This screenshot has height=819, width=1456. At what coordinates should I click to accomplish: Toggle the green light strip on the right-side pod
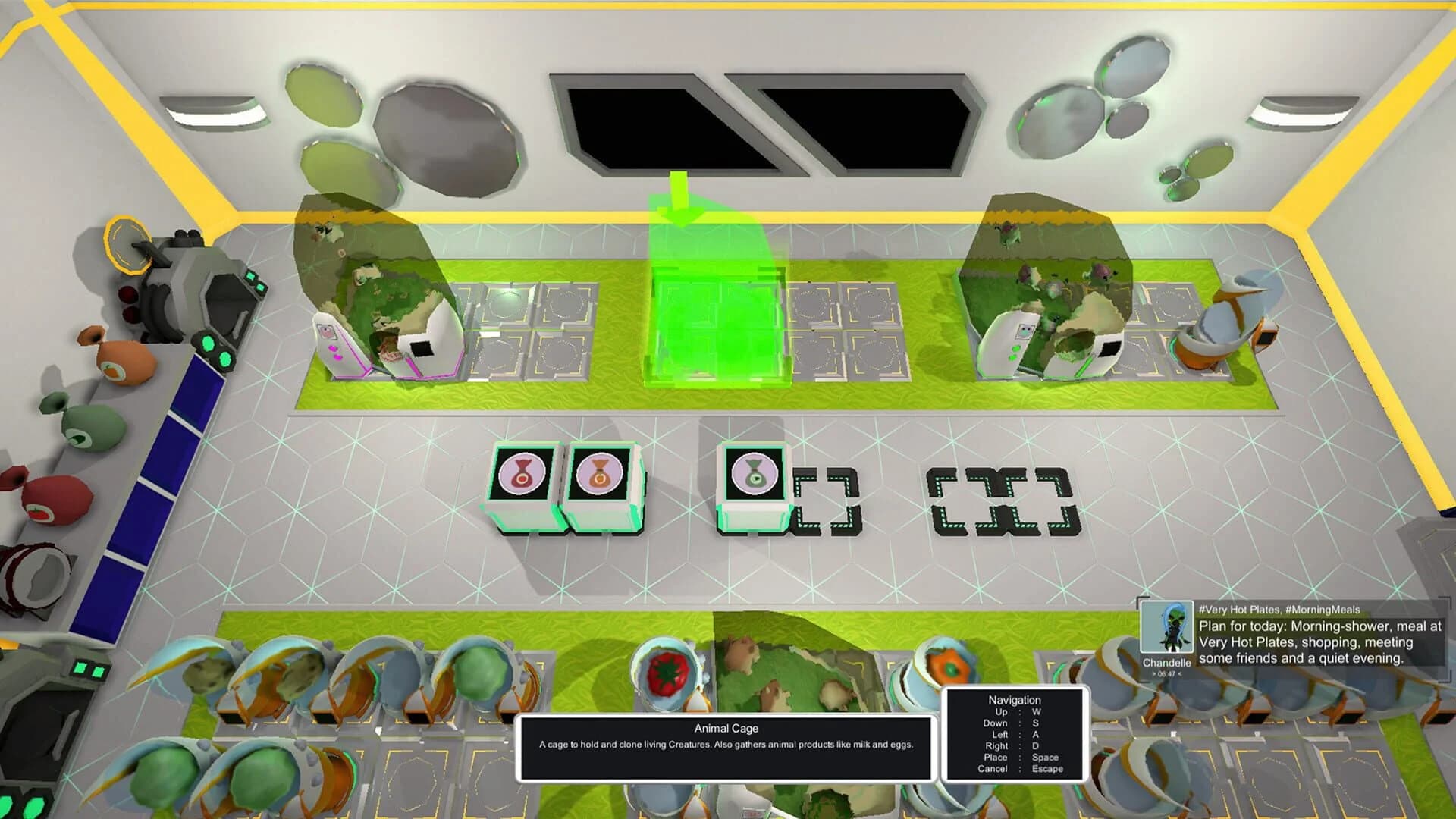coord(1084,366)
